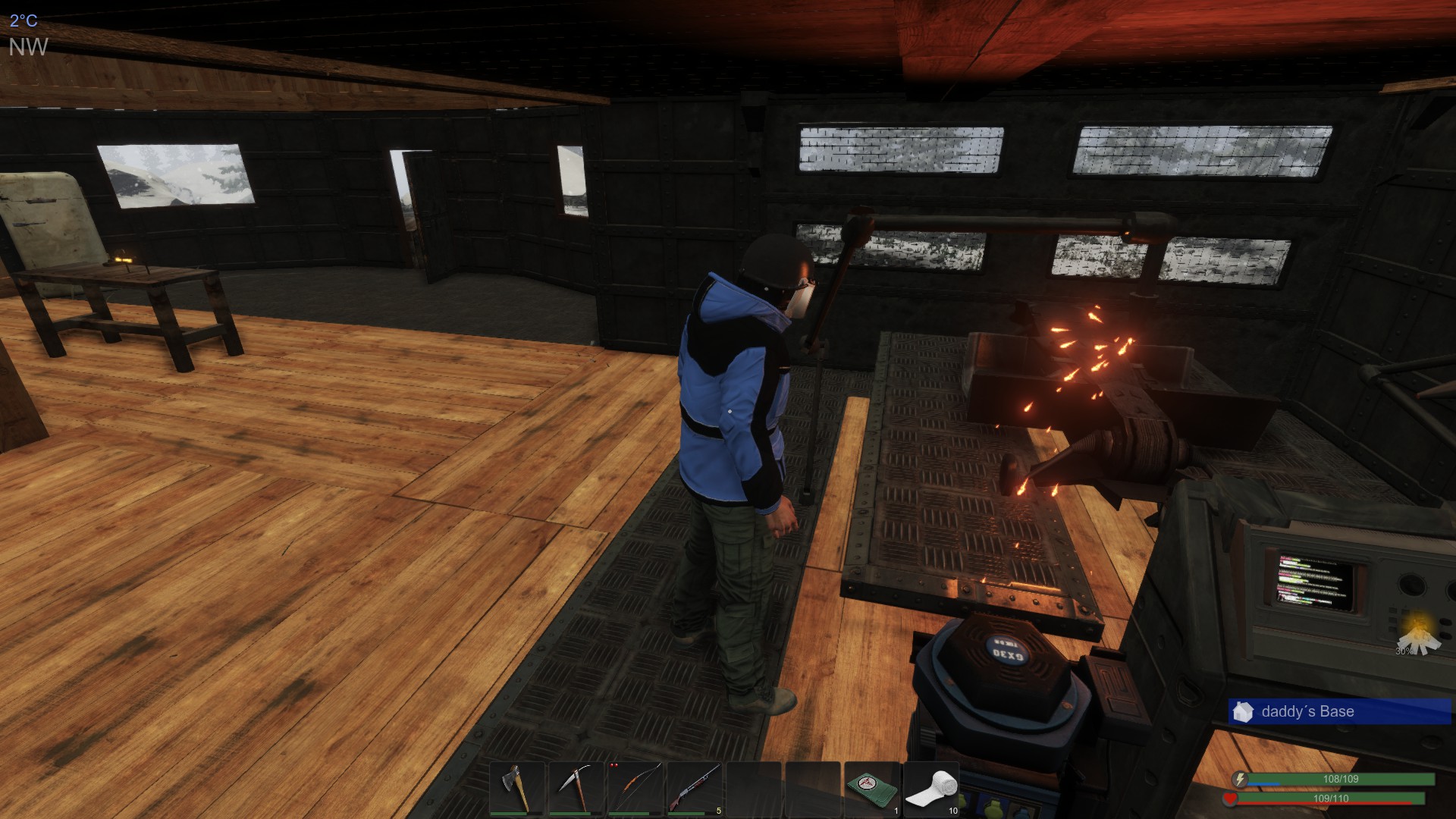
Task: Select the green medkit slot
Action: (872, 789)
